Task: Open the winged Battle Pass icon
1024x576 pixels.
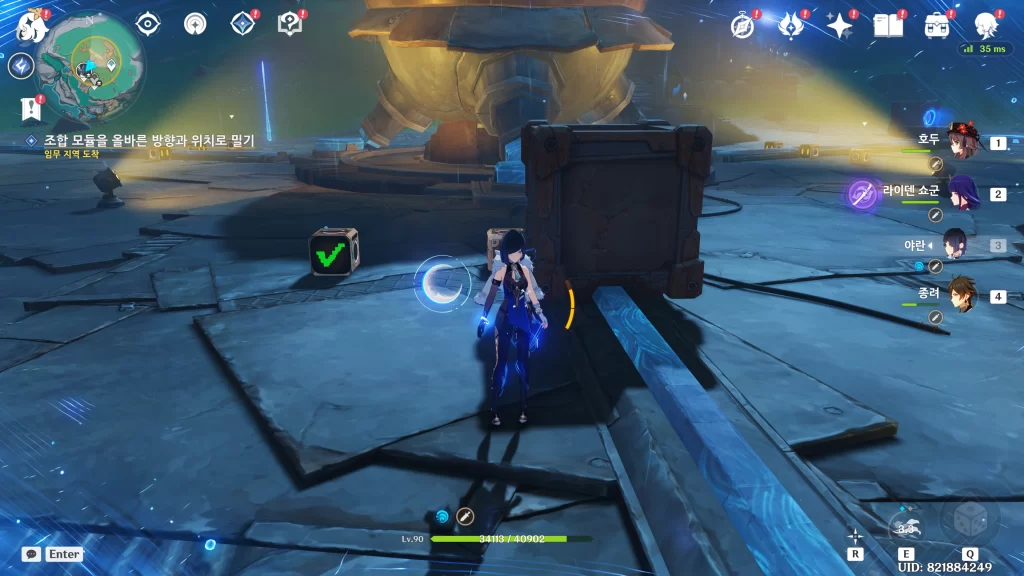Action: (791, 25)
